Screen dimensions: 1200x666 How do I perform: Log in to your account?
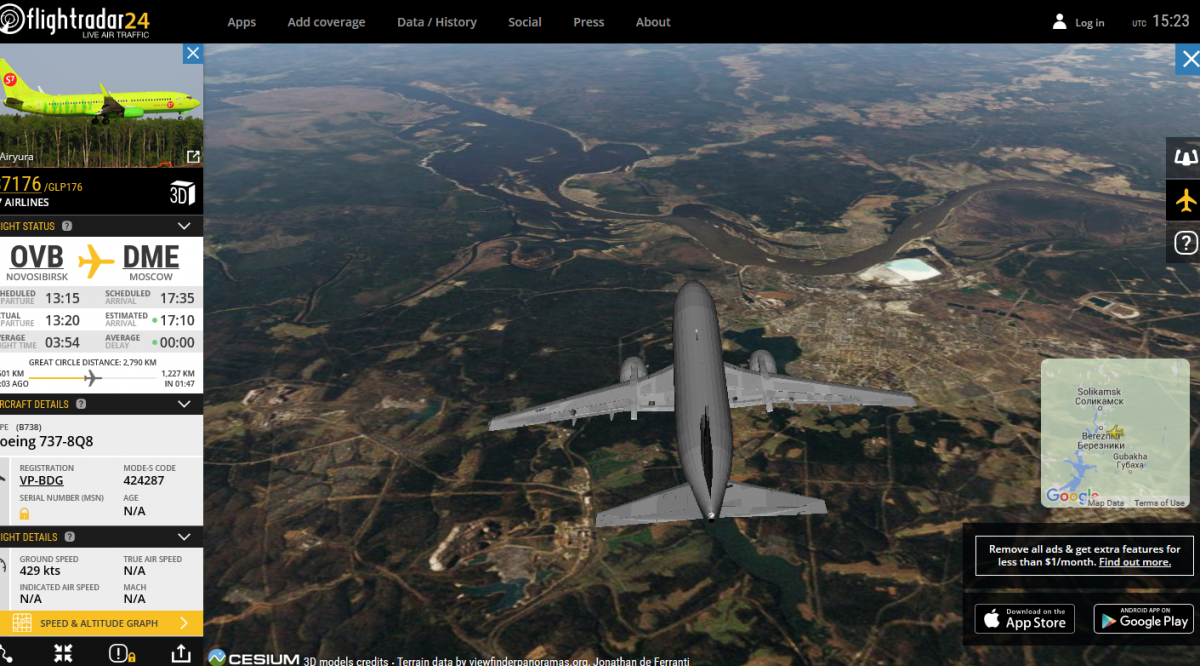point(1078,22)
